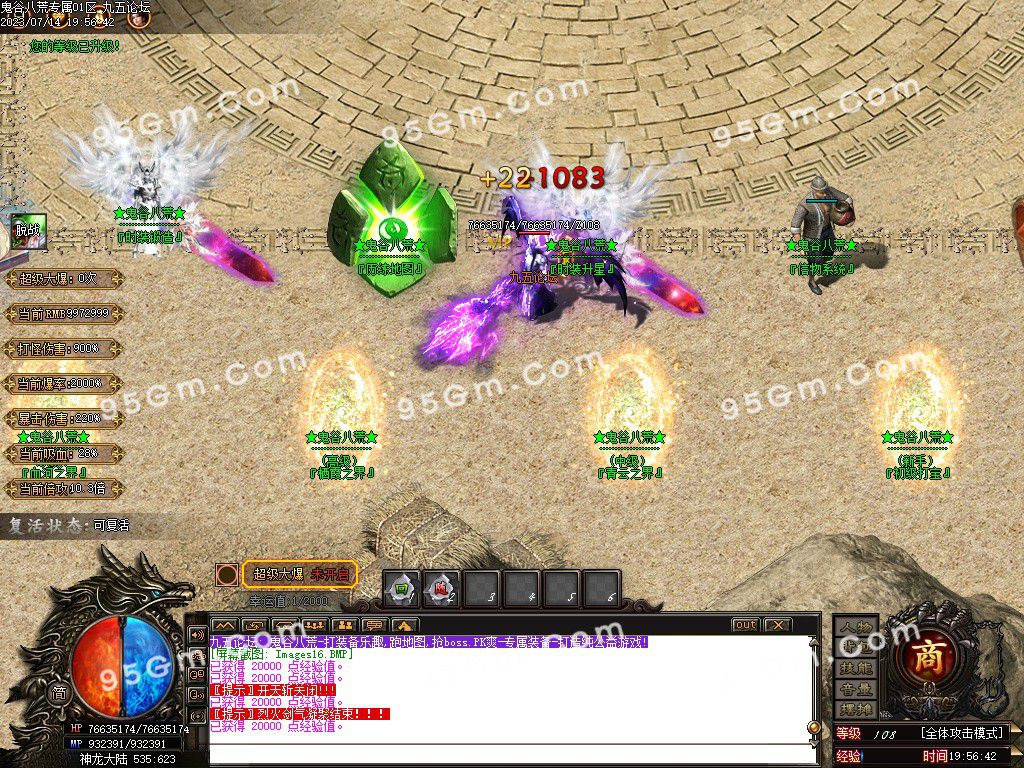The width and height of the screenshot is (1024, 768).
Task: Open the 埋掉 button on the right panel
Action: (856, 710)
